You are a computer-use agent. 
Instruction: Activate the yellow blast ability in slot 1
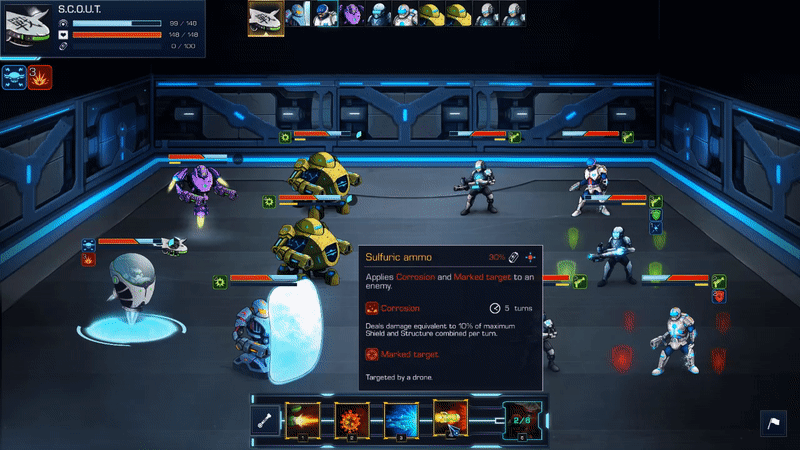(302, 420)
